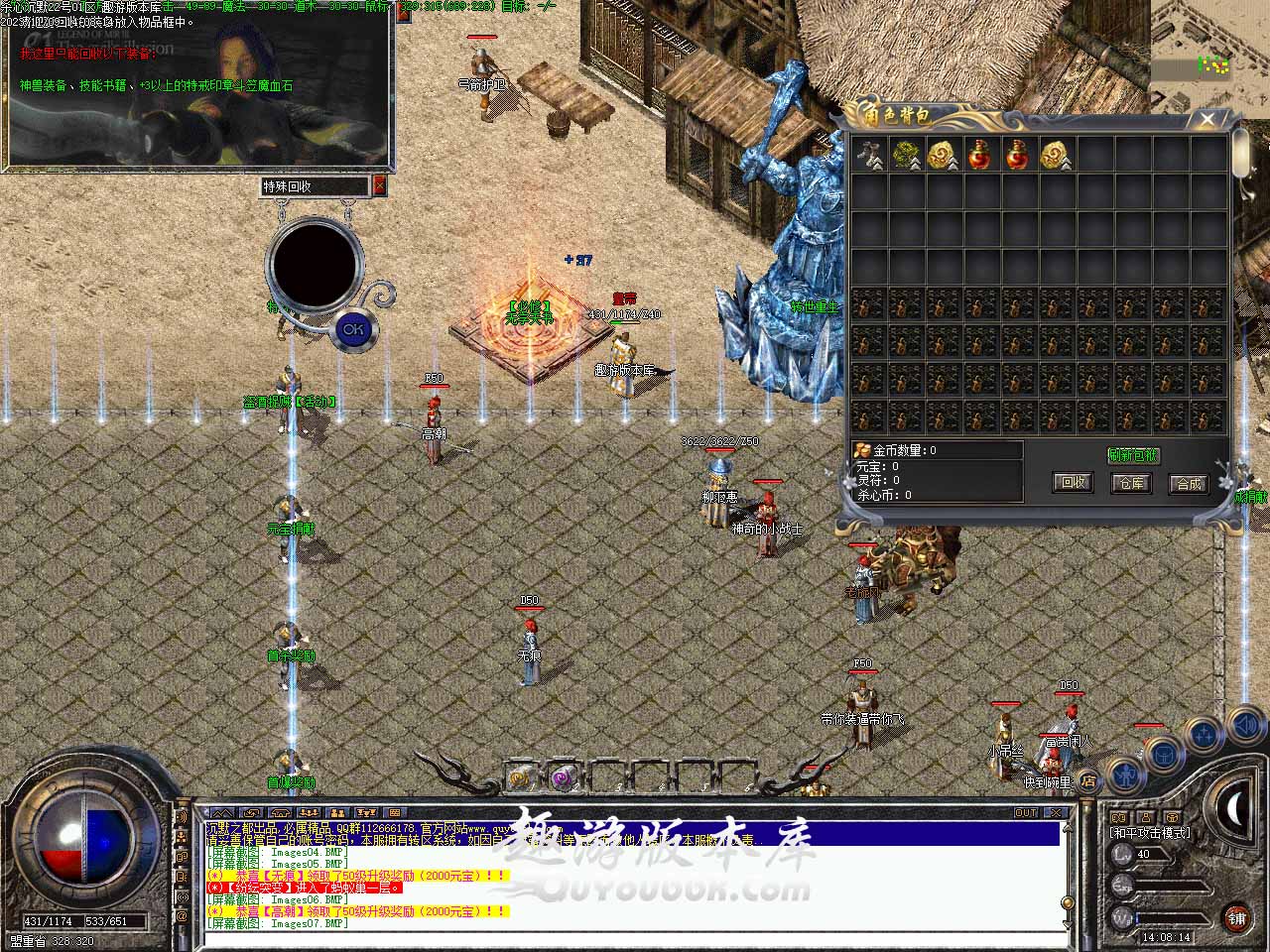1270x952 pixels.
Task: Click the OUT button above chat
Action: (x=1026, y=812)
